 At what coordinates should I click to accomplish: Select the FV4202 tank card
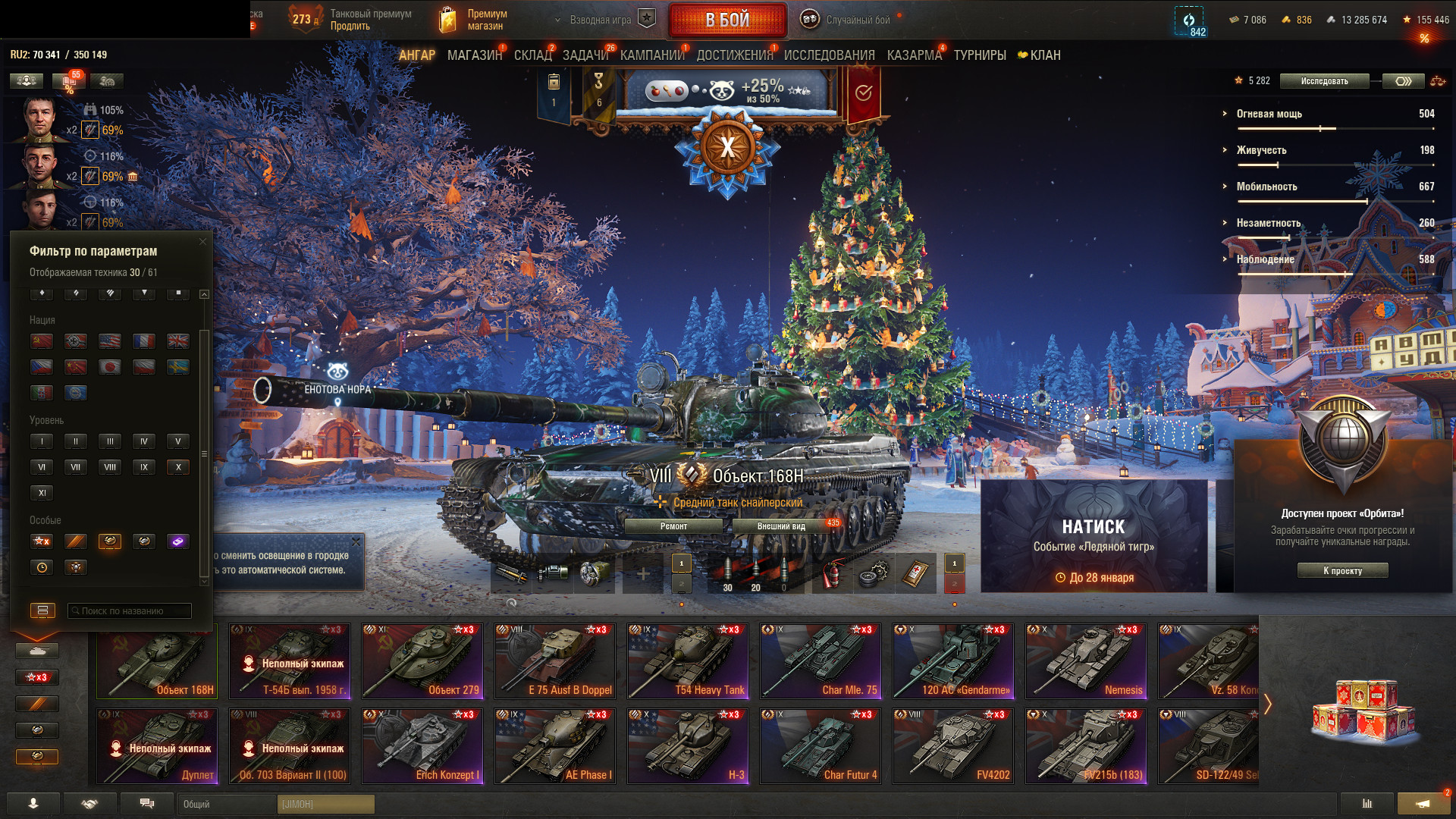point(953,746)
